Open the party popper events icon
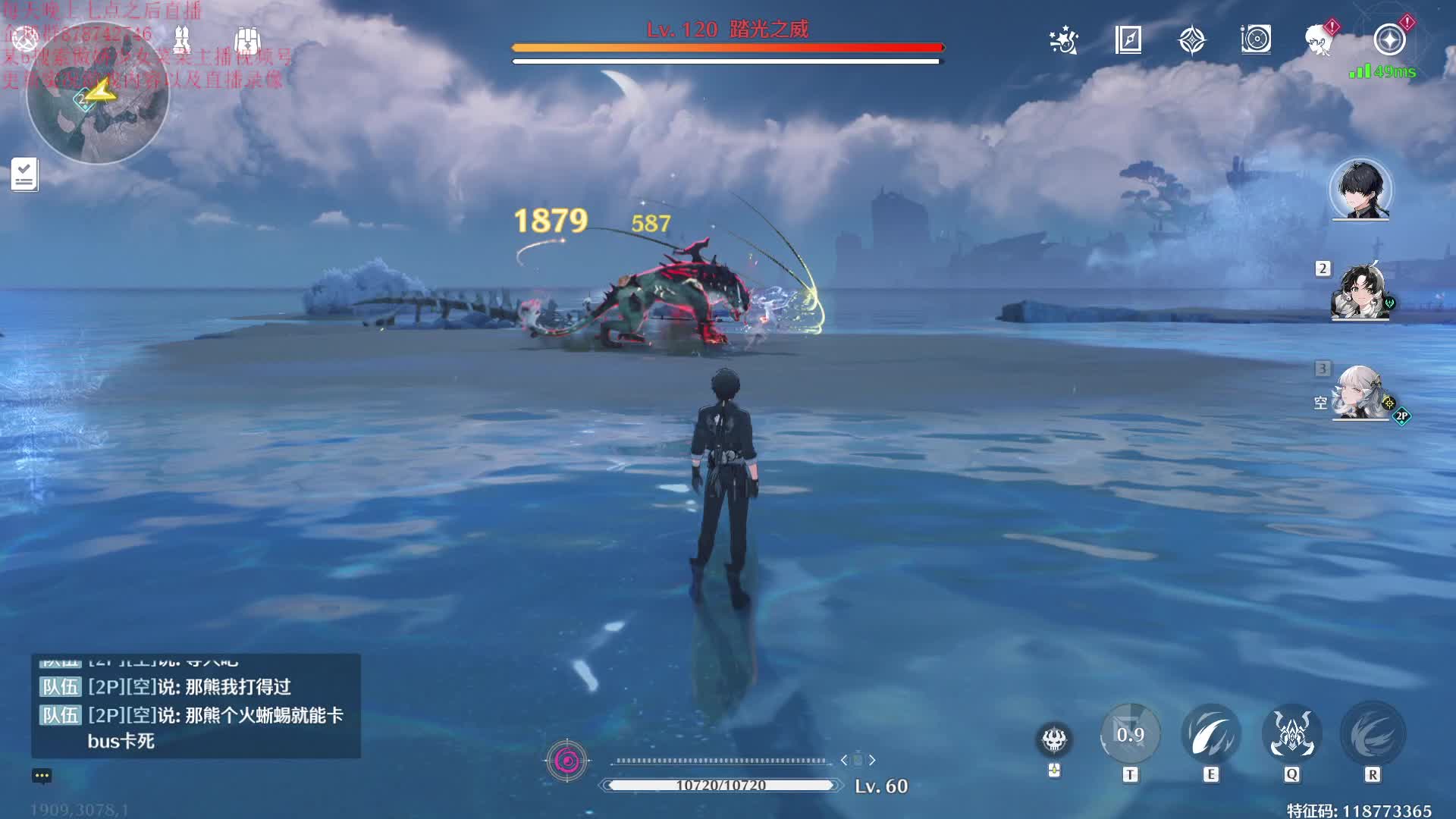Image resolution: width=1456 pixels, height=819 pixels. (x=1064, y=40)
